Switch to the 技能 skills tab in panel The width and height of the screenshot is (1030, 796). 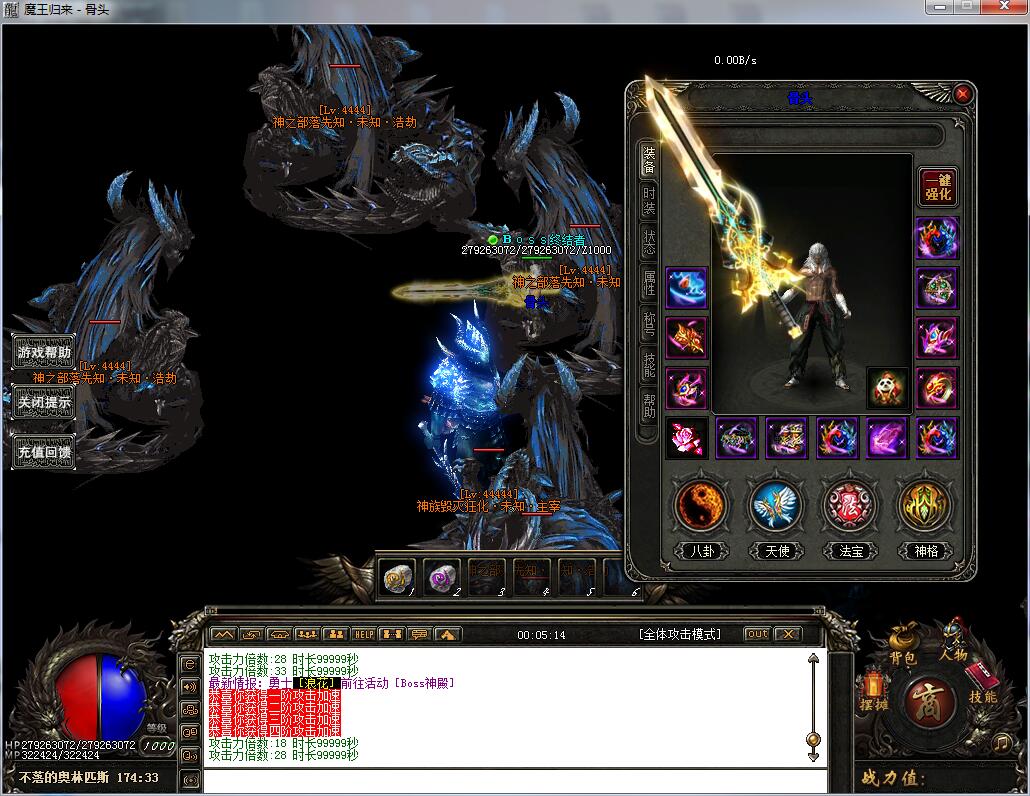click(x=649, y=368)
